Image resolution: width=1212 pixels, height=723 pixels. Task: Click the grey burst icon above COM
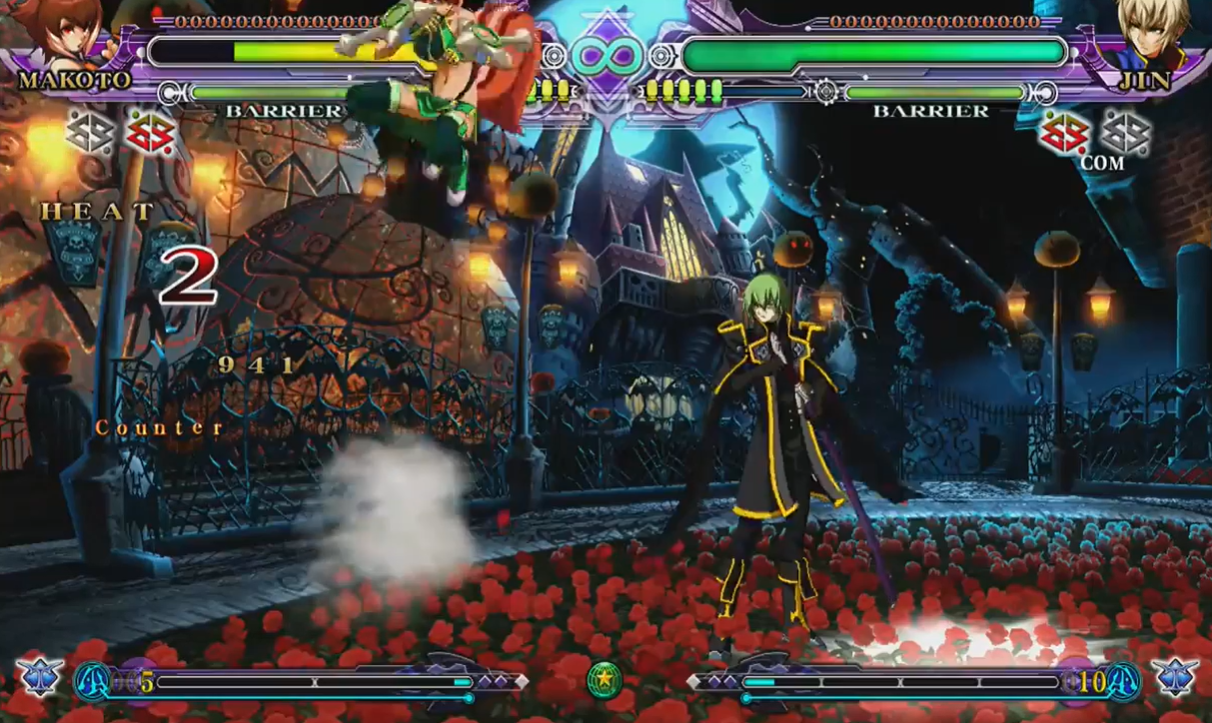click(1125, 131)
